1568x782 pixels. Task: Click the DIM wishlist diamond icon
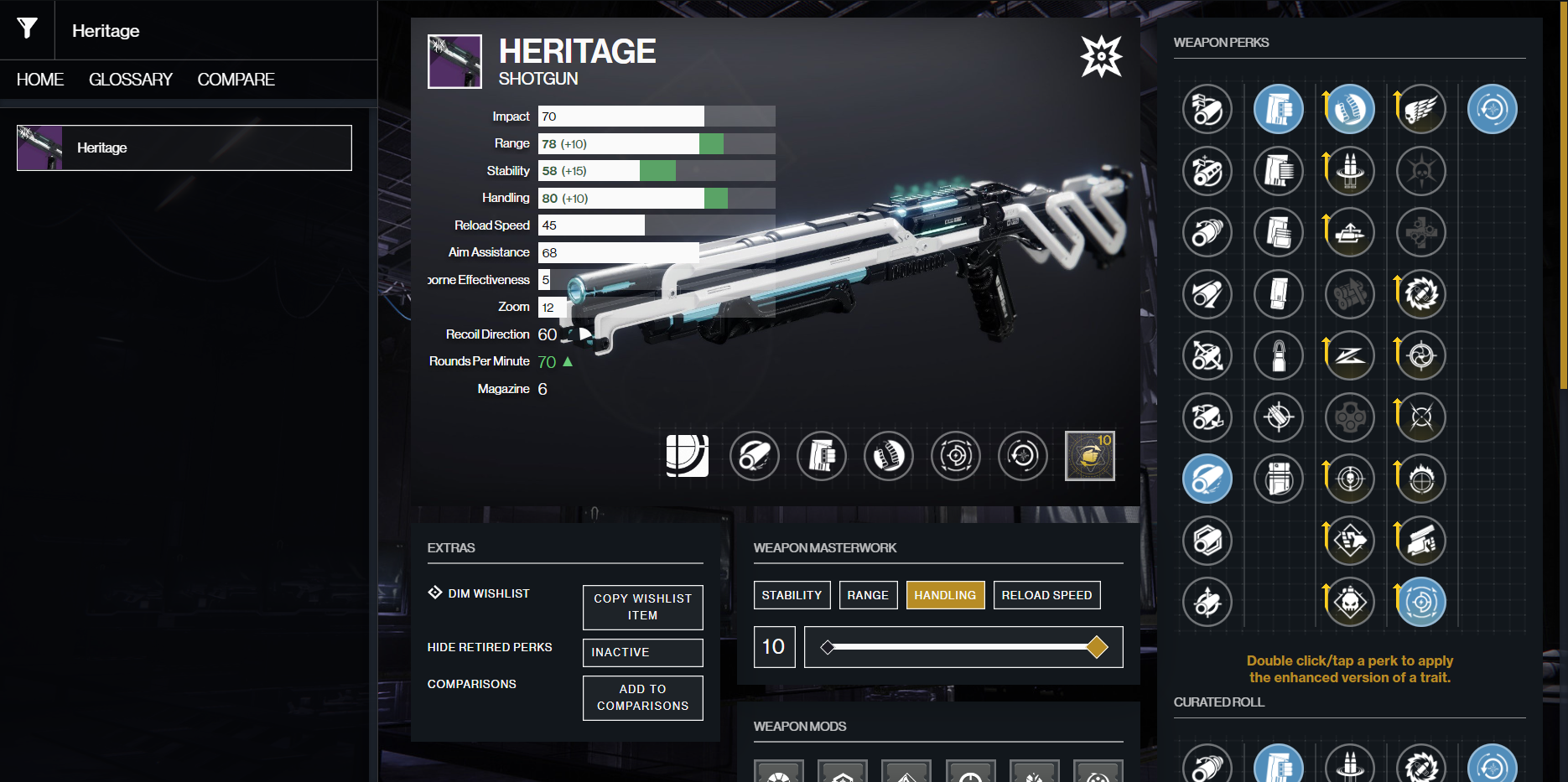pyautogui.click(x=435, y=593)
